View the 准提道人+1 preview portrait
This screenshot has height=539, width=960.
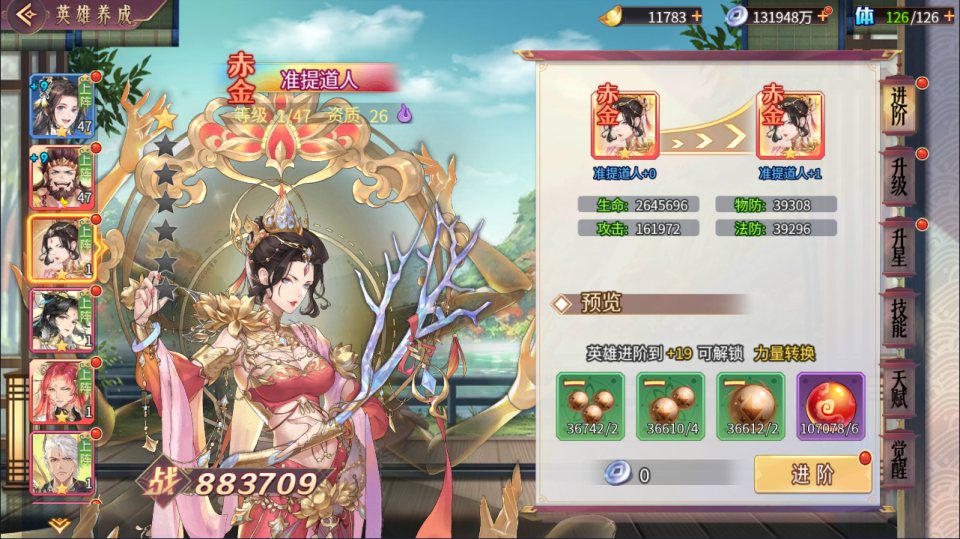[x=790, y=126]
